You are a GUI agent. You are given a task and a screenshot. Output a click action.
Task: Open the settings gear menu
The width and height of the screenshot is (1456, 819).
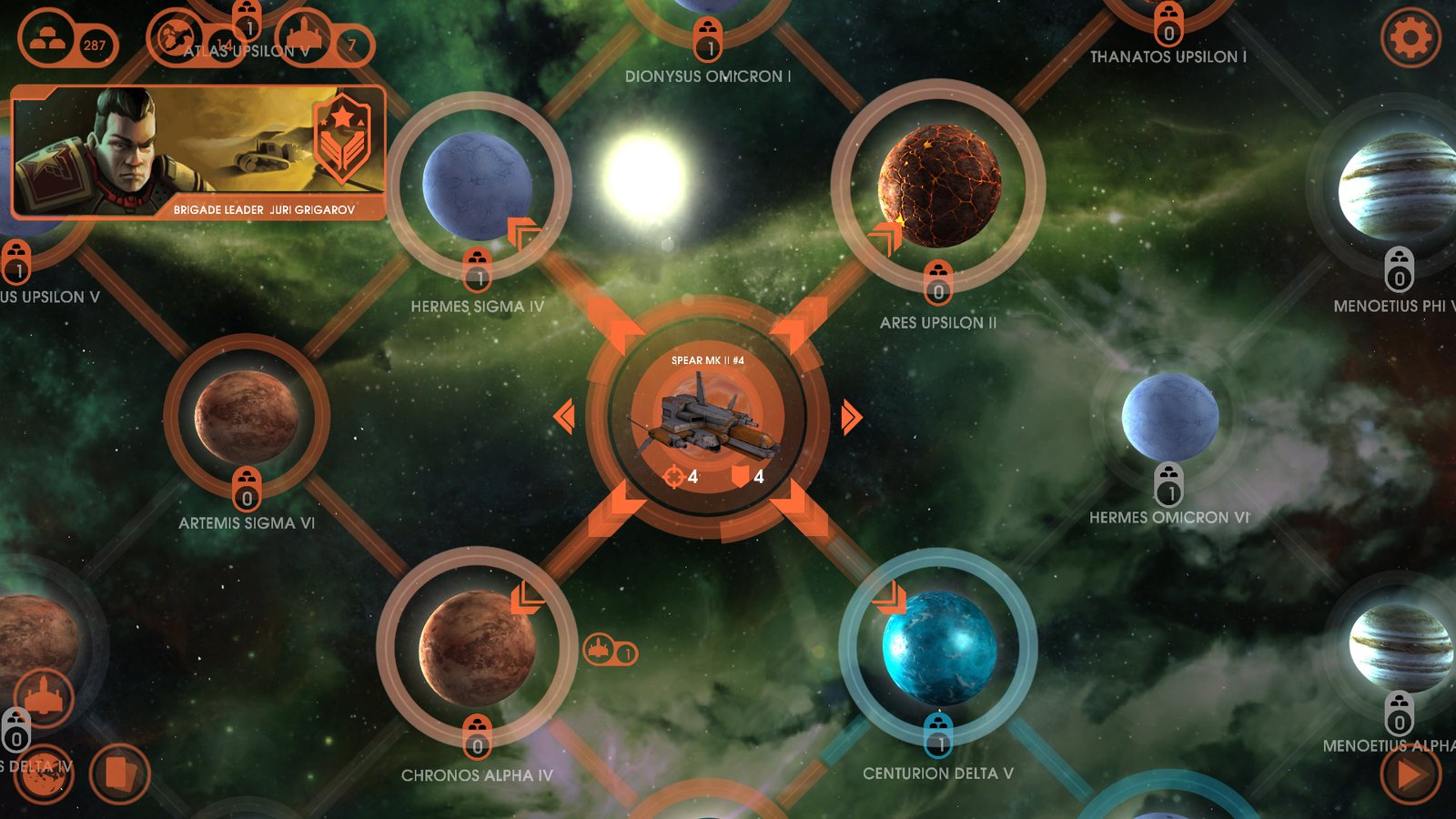point(1410,38)
